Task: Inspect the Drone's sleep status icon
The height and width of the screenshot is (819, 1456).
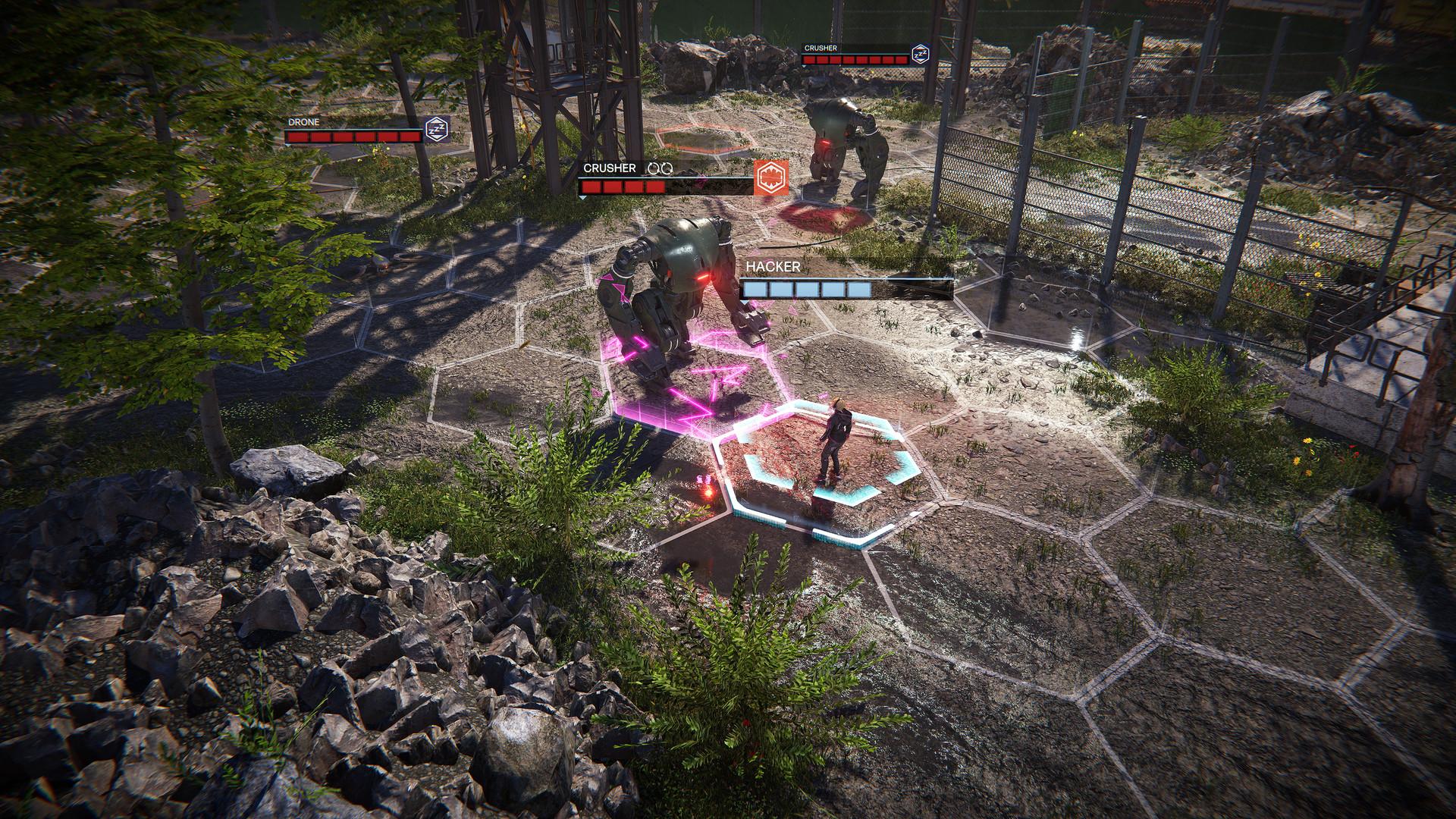Action: [436, 130]
